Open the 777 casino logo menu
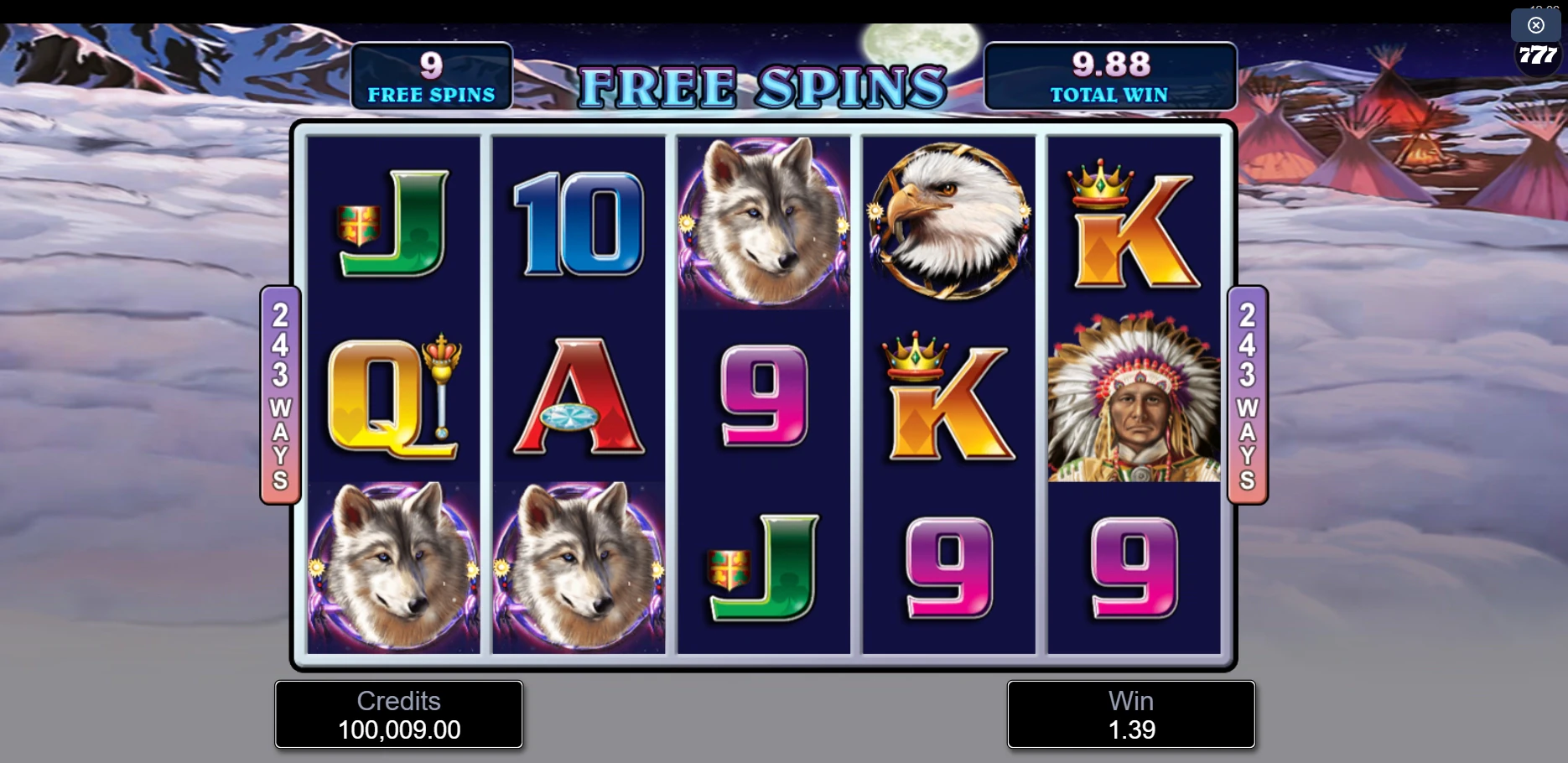This screenshot has height=763, width=1568. [x=1537, y=56]
